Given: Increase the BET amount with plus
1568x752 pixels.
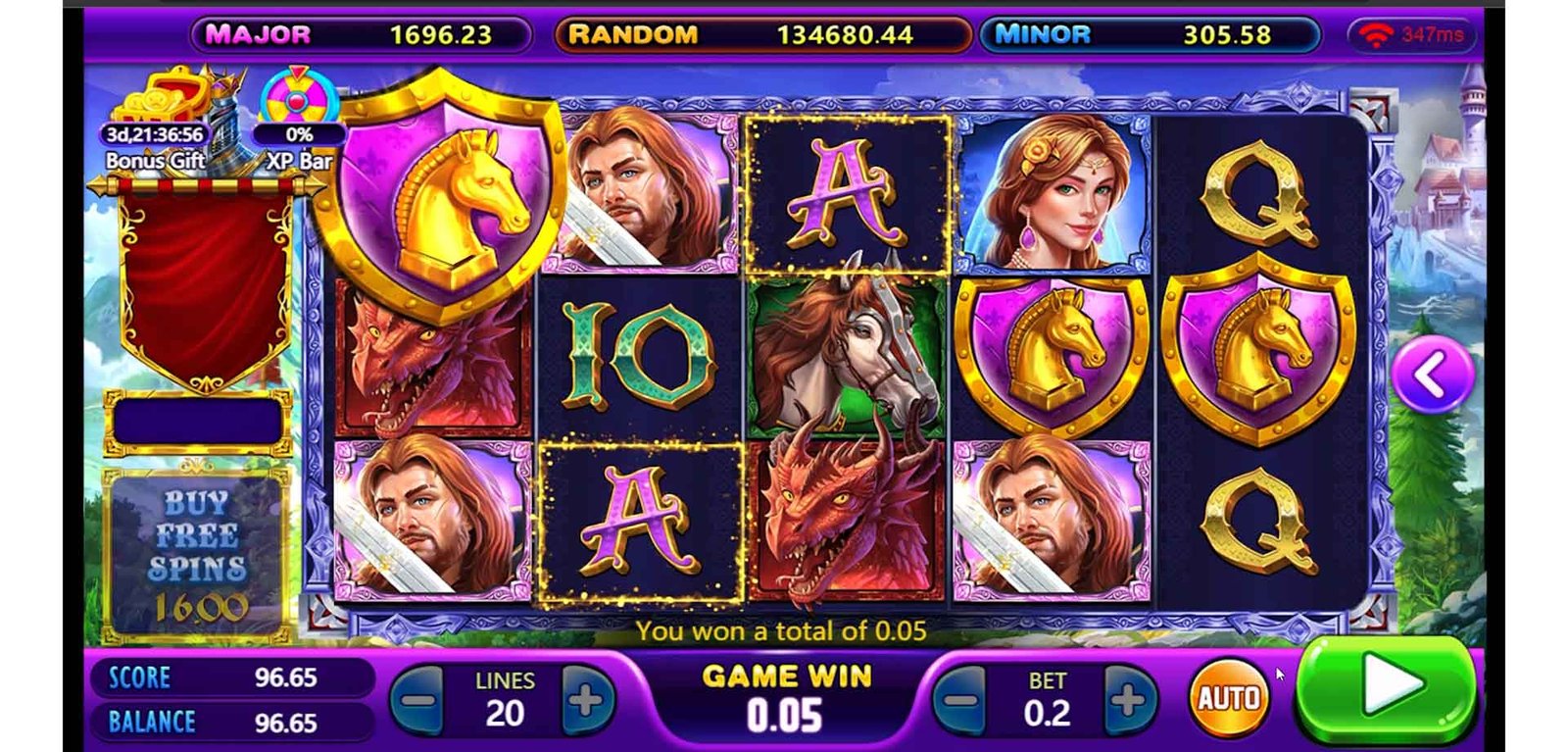Looking at the screenshot, I should (x=1128, y=699).
